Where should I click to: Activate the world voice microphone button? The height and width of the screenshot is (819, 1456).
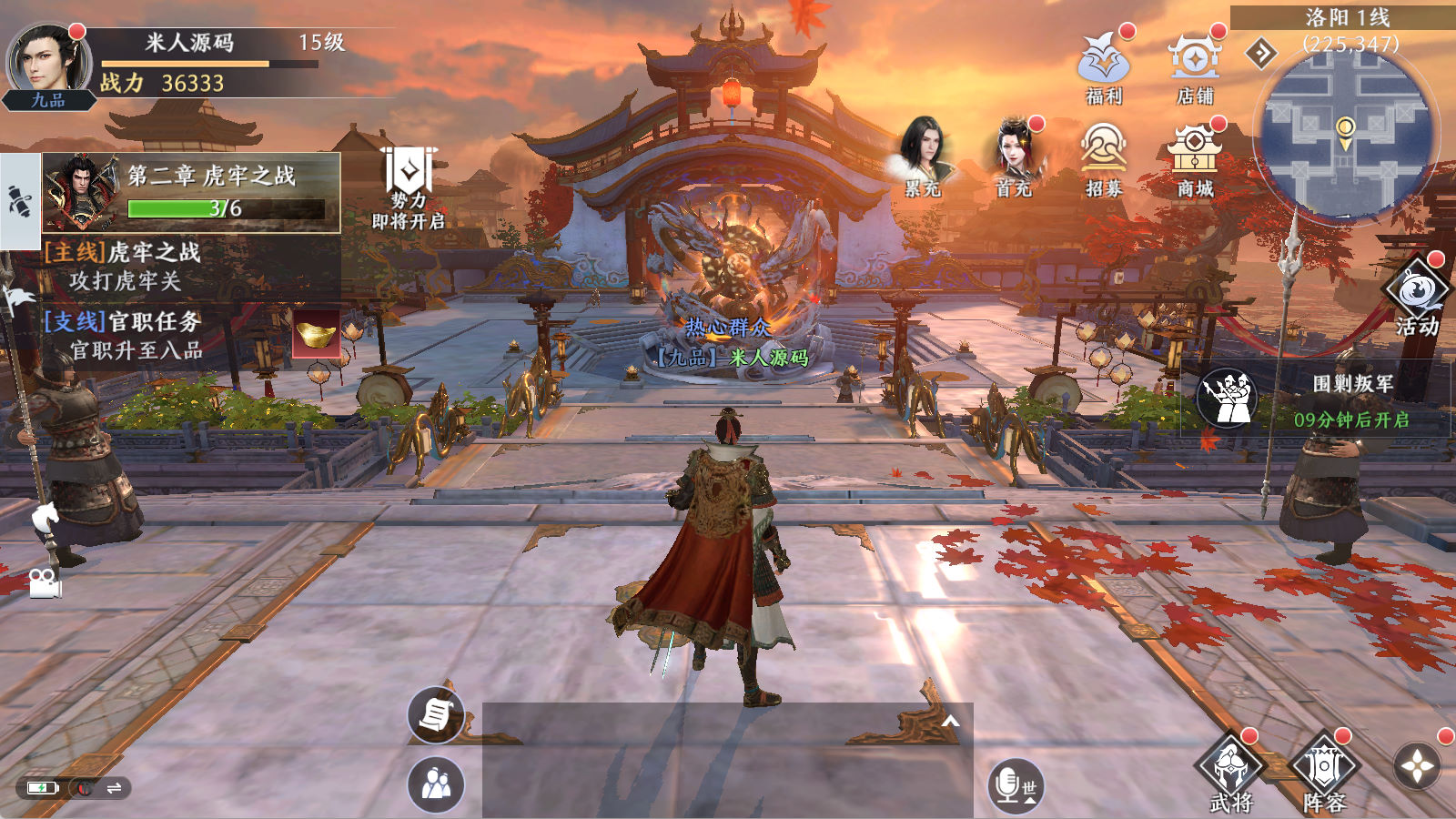(1014, 784)
